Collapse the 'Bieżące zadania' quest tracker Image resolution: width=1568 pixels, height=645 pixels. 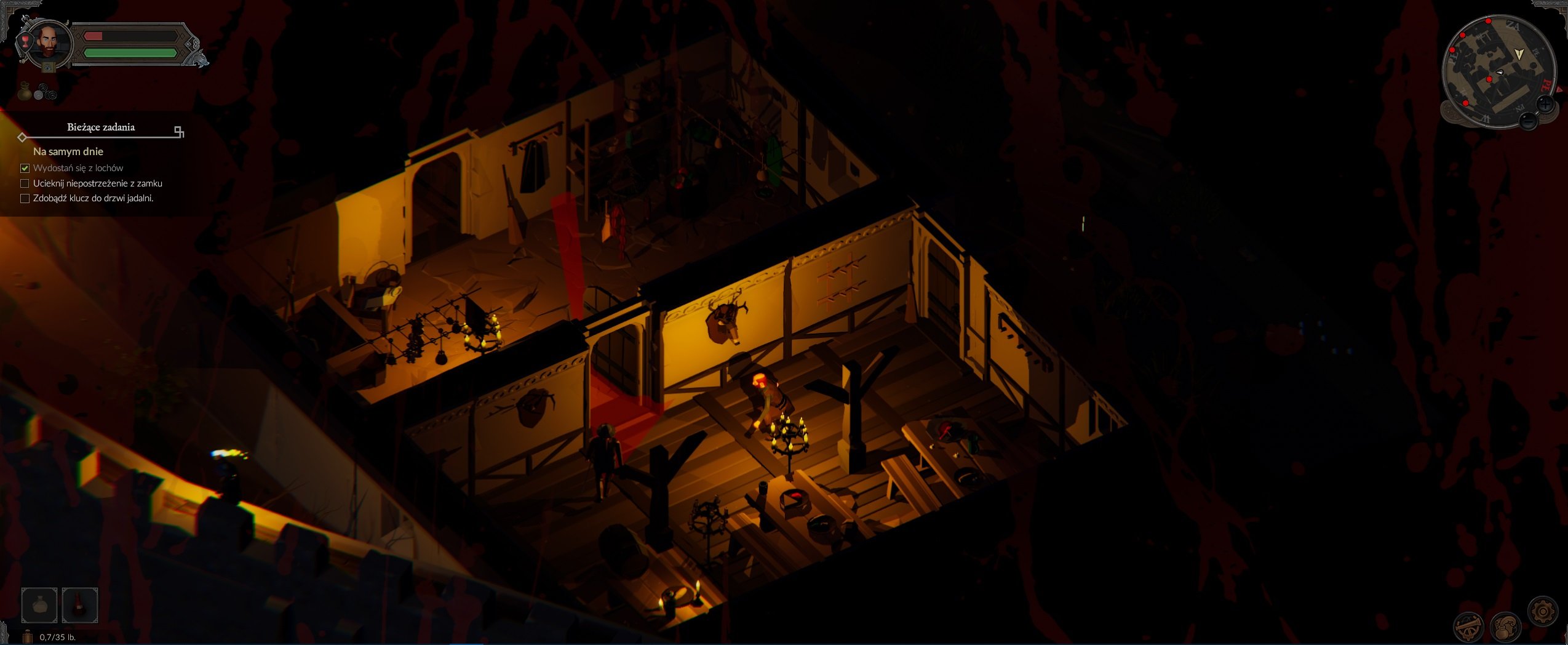pos(22,138)
